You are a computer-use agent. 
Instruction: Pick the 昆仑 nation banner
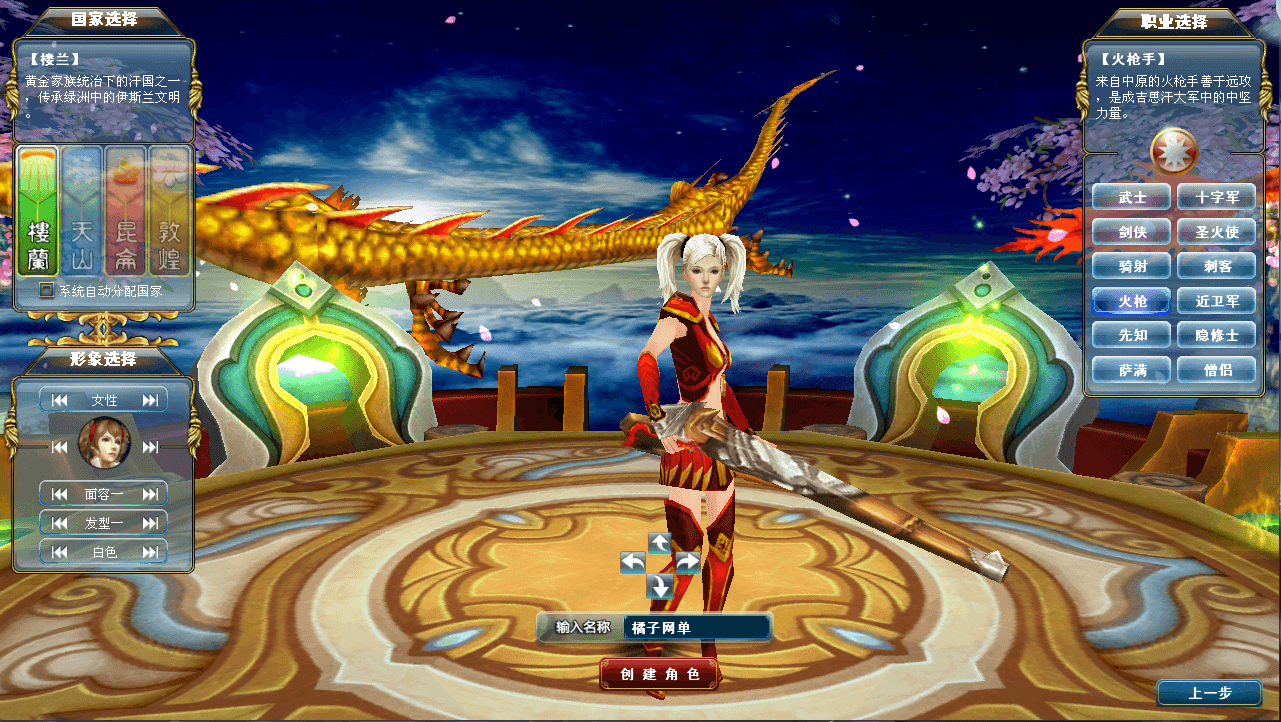(126, 212)
